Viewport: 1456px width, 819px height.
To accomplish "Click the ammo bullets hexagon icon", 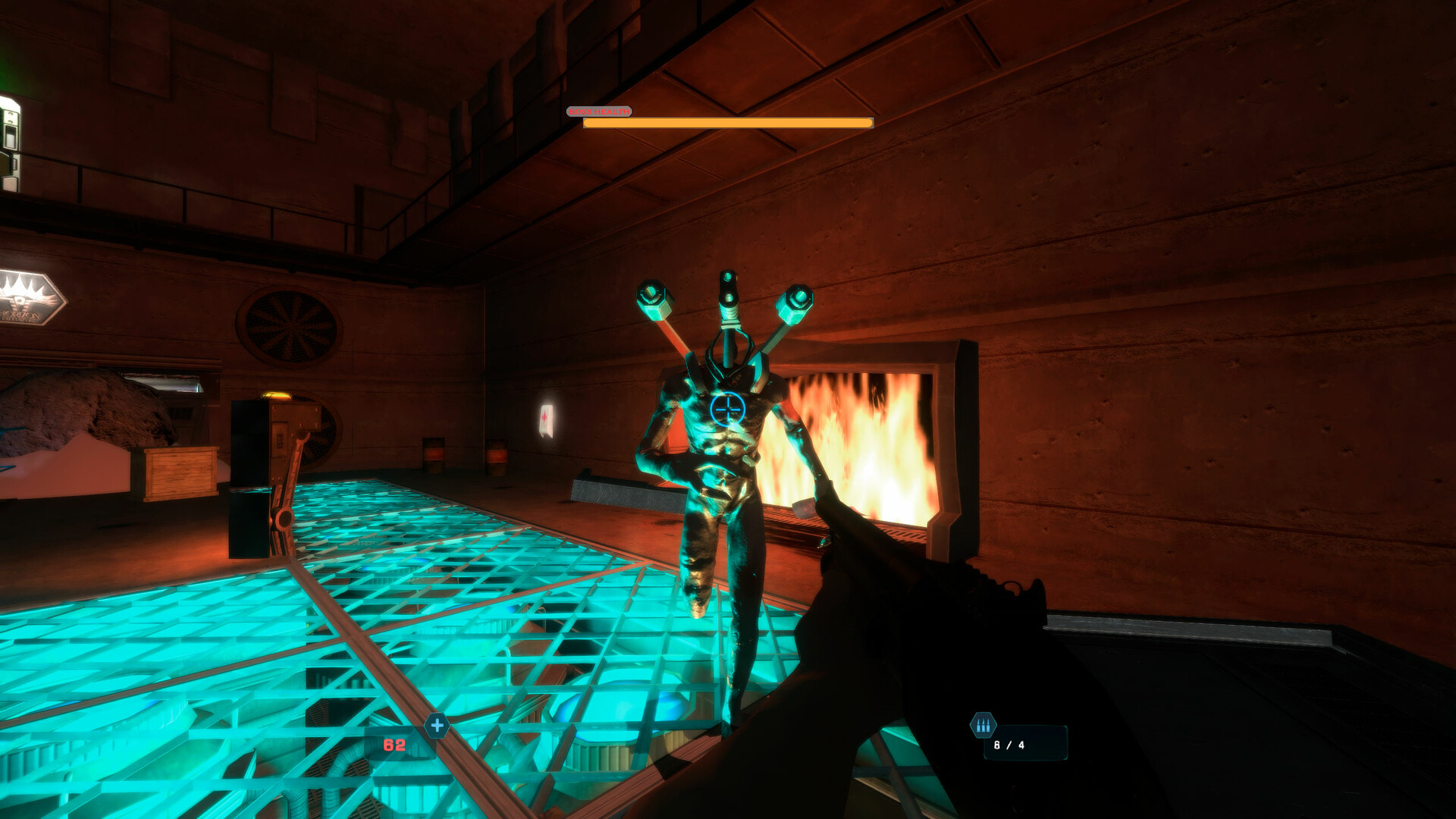I will point(982,724).
